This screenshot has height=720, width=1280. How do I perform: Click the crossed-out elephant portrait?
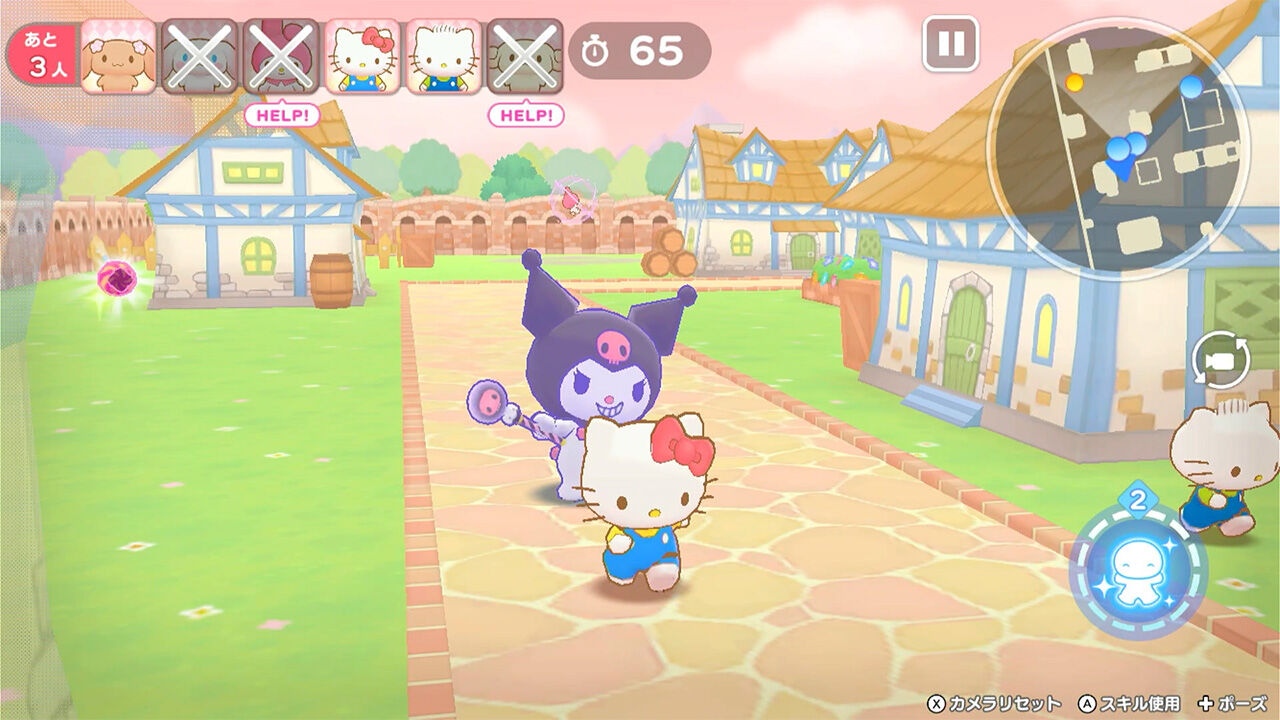pos(527,55)
